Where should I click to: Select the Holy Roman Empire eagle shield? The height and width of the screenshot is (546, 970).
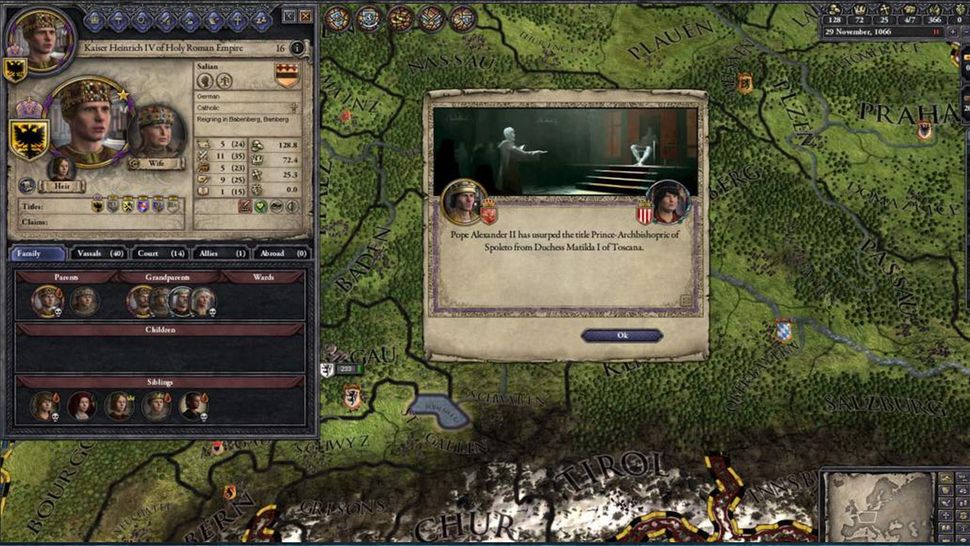pyautogui.click(x=29, y=139)
